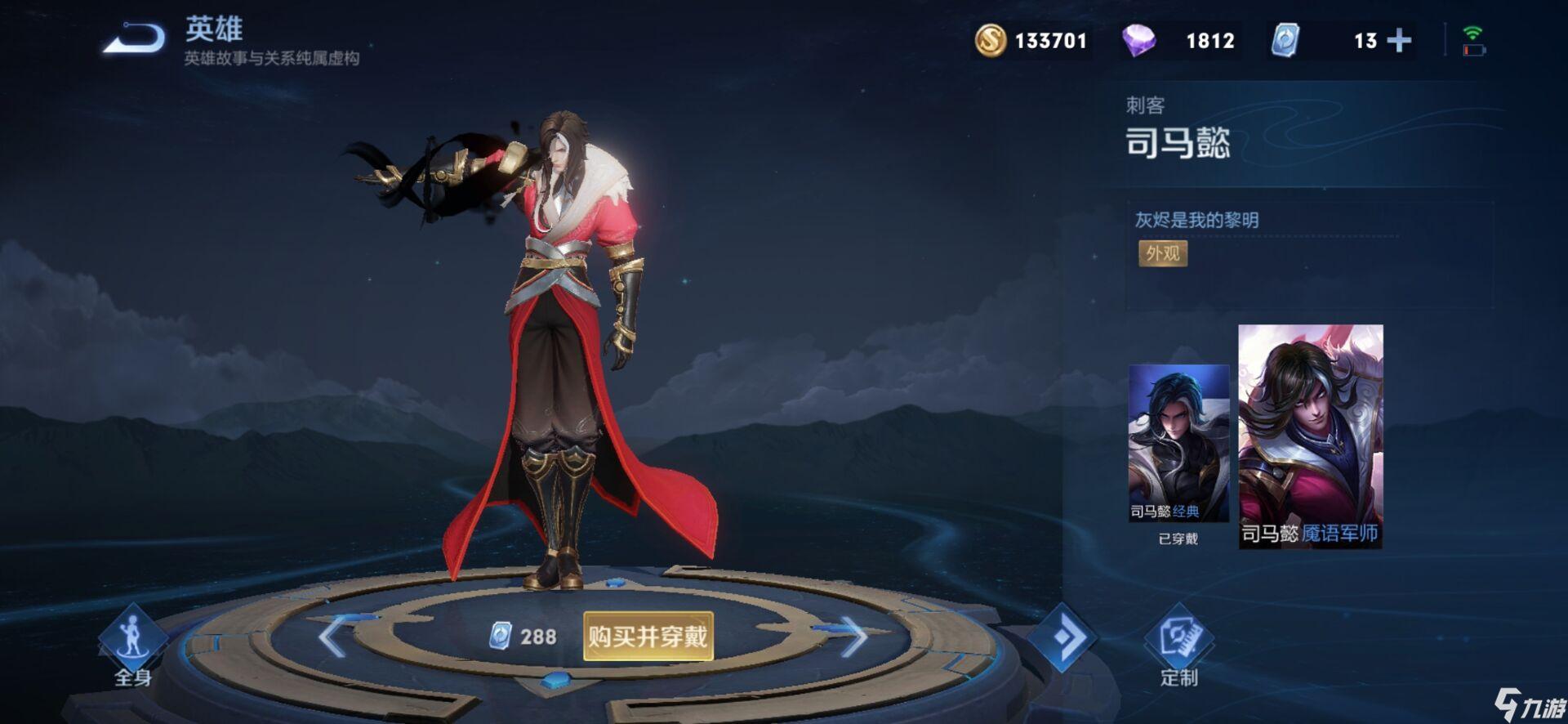Tap the gold coin currency icon
Viewport: 1568px width, 724px height.
991,40
